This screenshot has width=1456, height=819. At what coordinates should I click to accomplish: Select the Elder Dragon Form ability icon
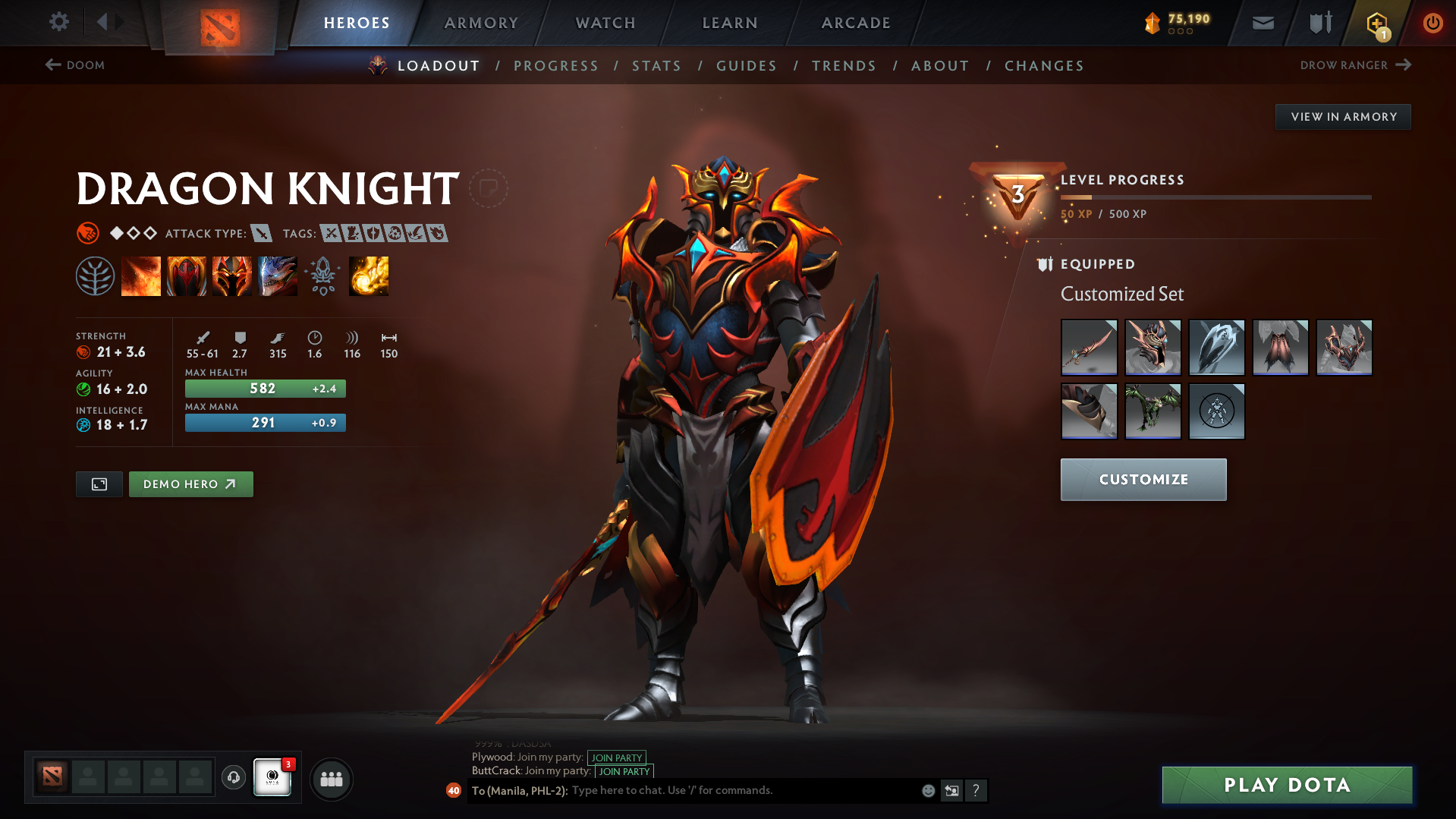278,276
